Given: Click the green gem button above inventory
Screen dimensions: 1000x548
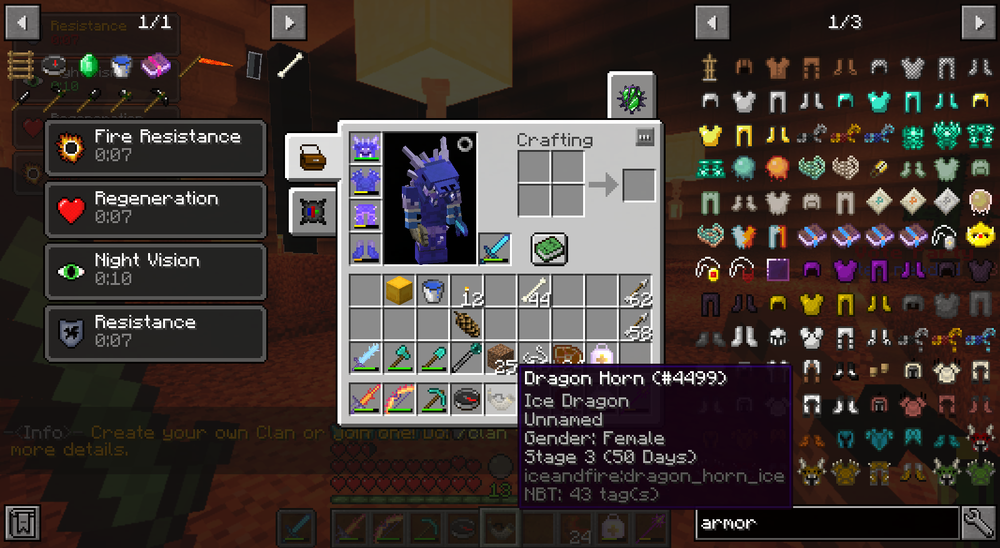Looking at the screenshot, I should pyautogui.click(x=632, y=97).
